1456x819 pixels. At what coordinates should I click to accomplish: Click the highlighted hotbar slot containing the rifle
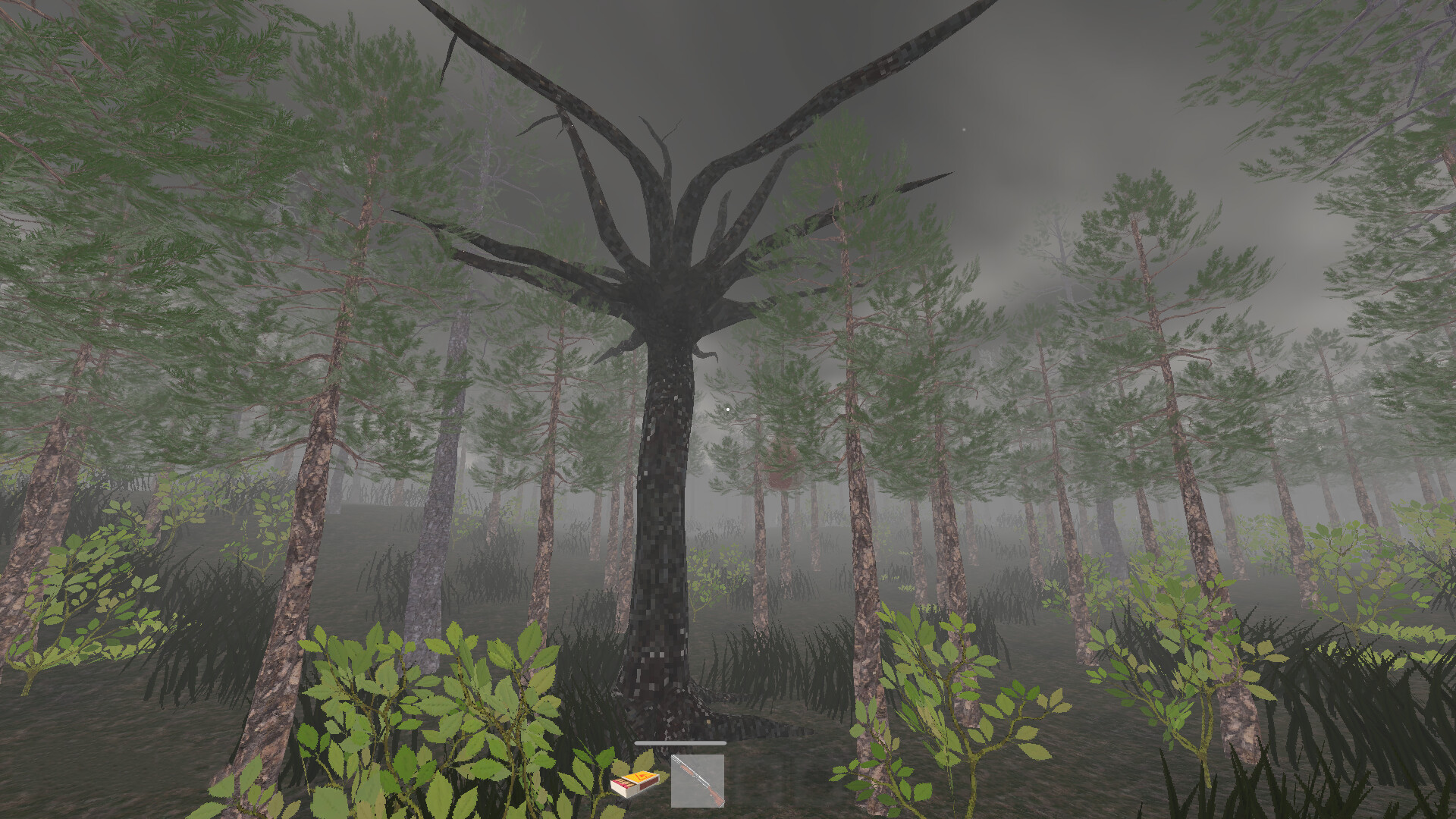698,782
